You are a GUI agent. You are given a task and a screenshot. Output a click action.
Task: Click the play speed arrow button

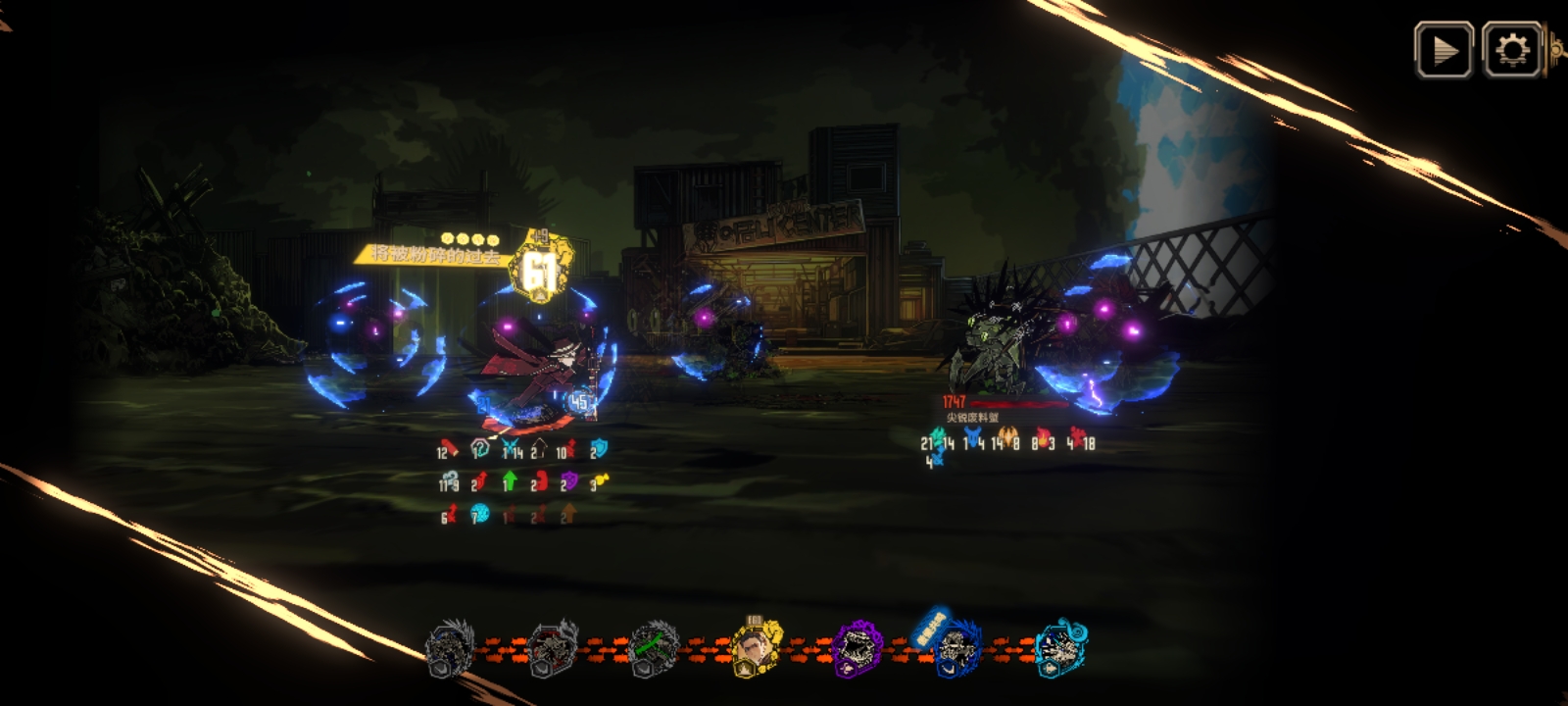pos(1443,49)
